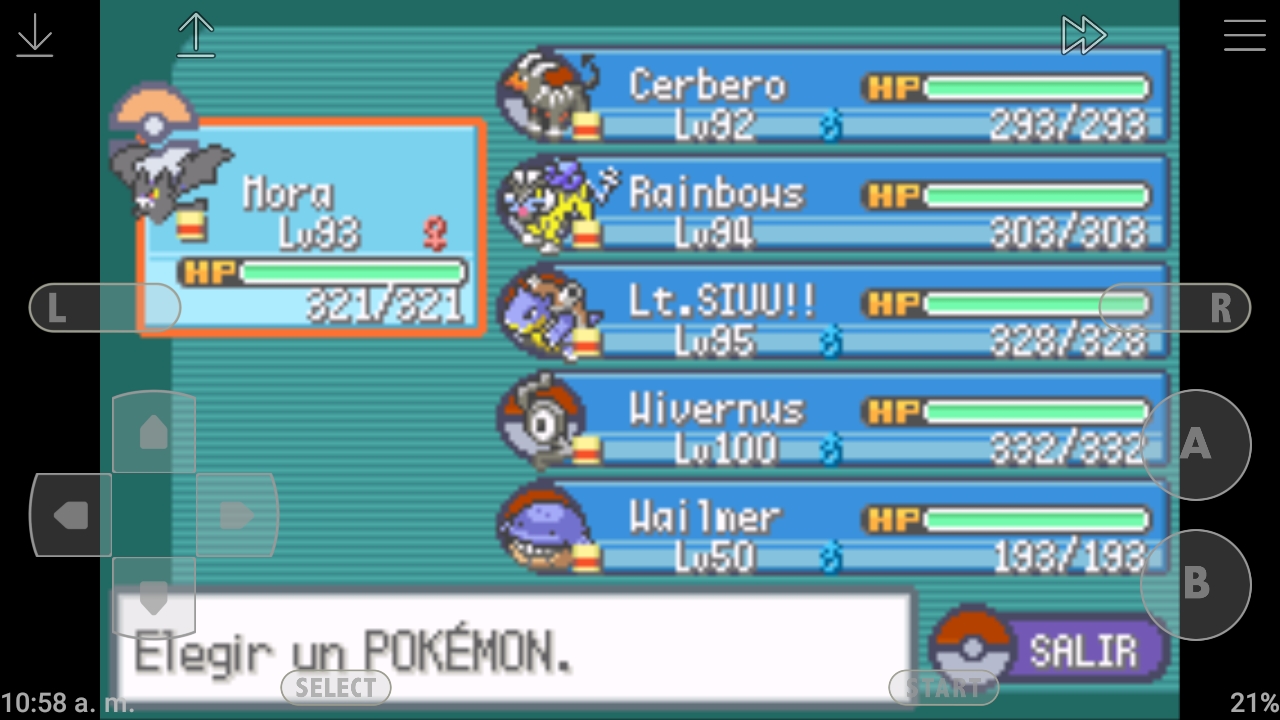Select Wivernus, the level 100 Pokémon
The image size is (1280, 720).
(x=835, y=421)
